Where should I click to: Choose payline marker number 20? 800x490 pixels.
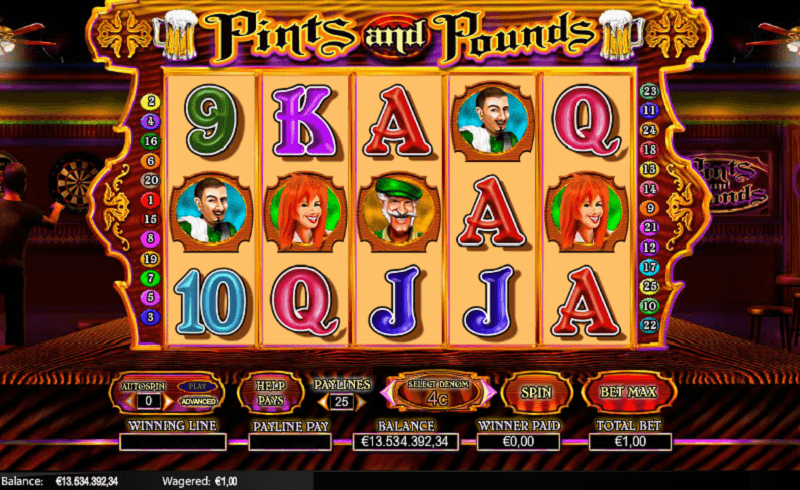(152, 180)
